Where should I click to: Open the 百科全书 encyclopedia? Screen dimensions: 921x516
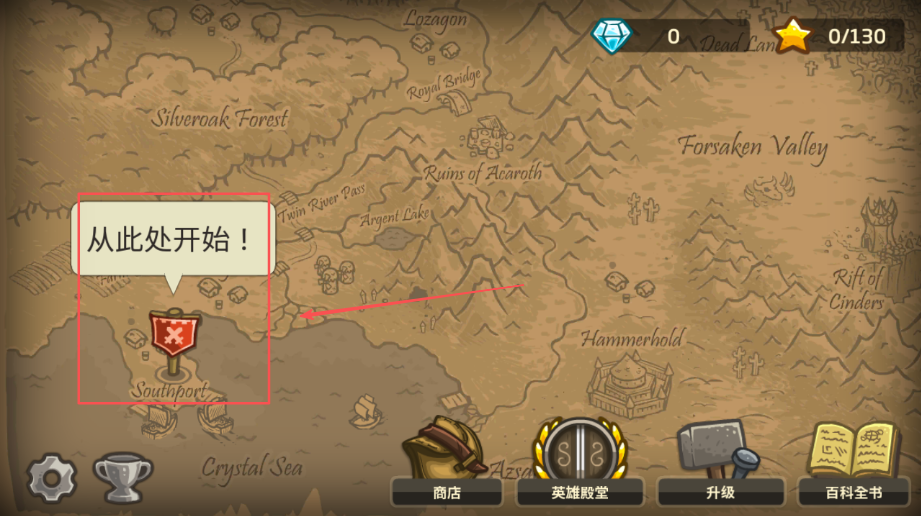pyautogui.click(x=853, y=465)
